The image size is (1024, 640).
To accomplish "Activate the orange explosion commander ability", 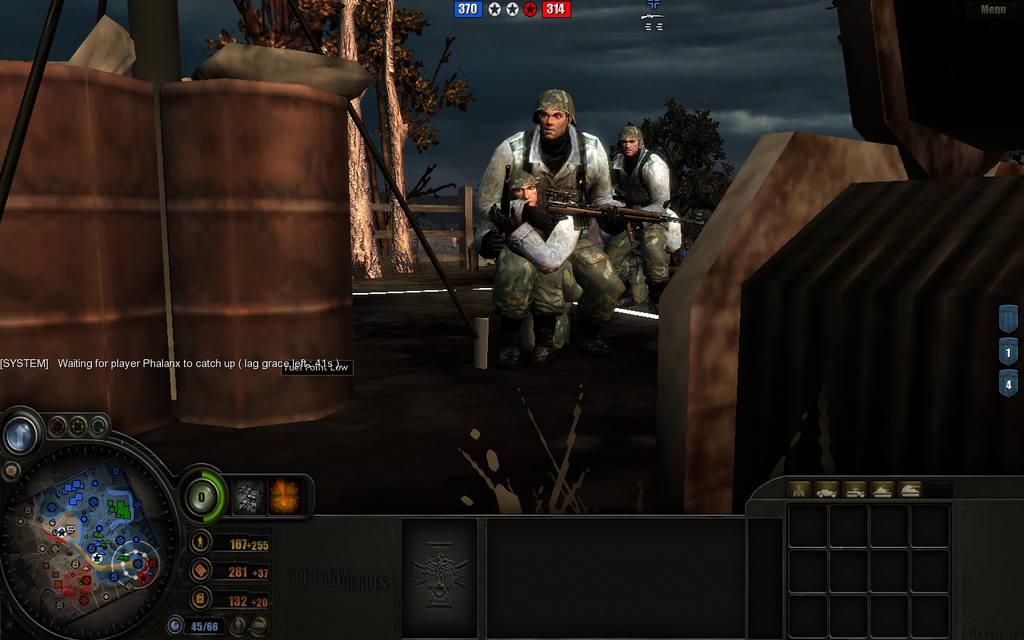I will coord(285,496).
